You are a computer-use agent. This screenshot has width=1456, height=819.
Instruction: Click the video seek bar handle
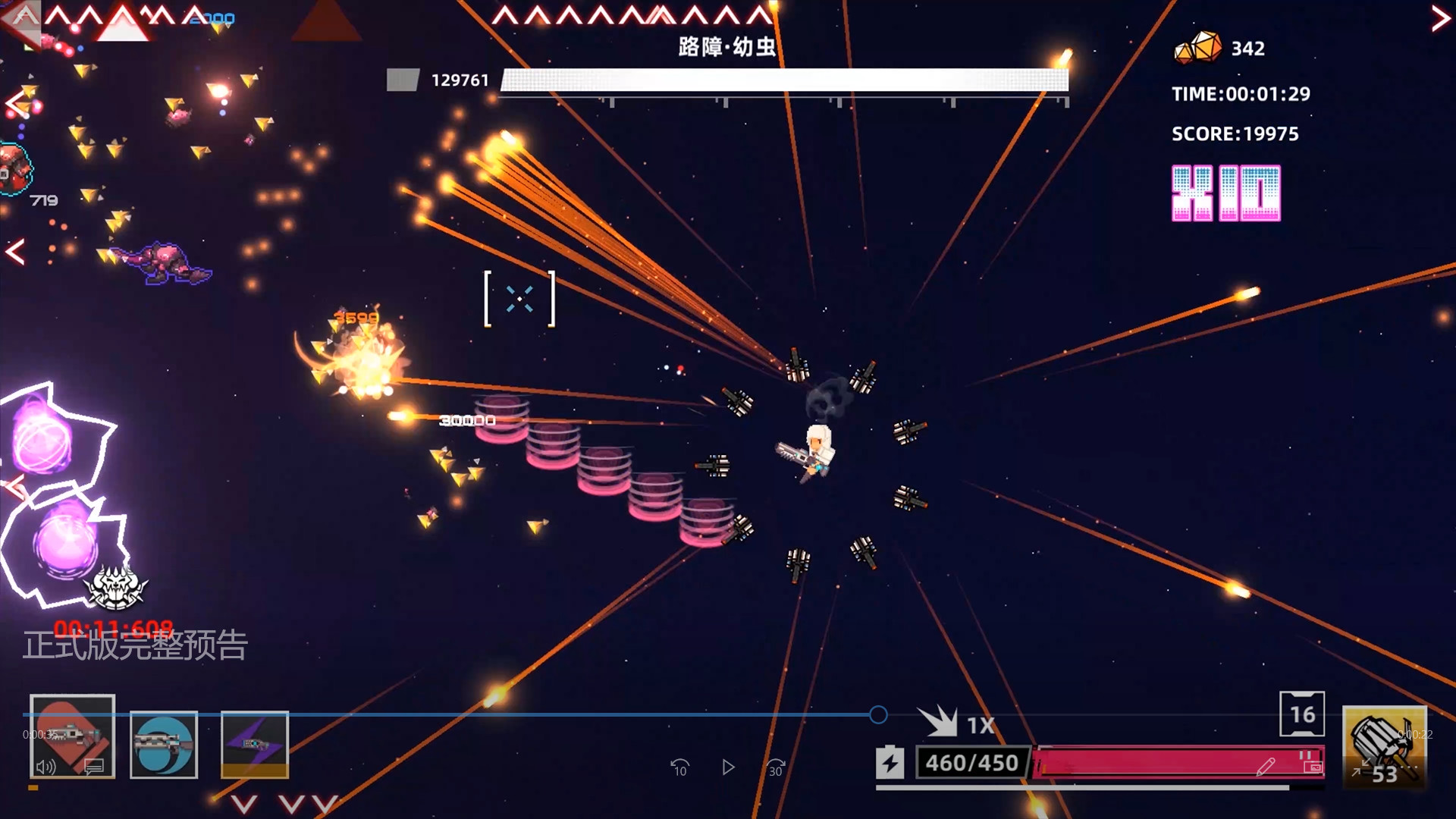(x=878, y=714)
